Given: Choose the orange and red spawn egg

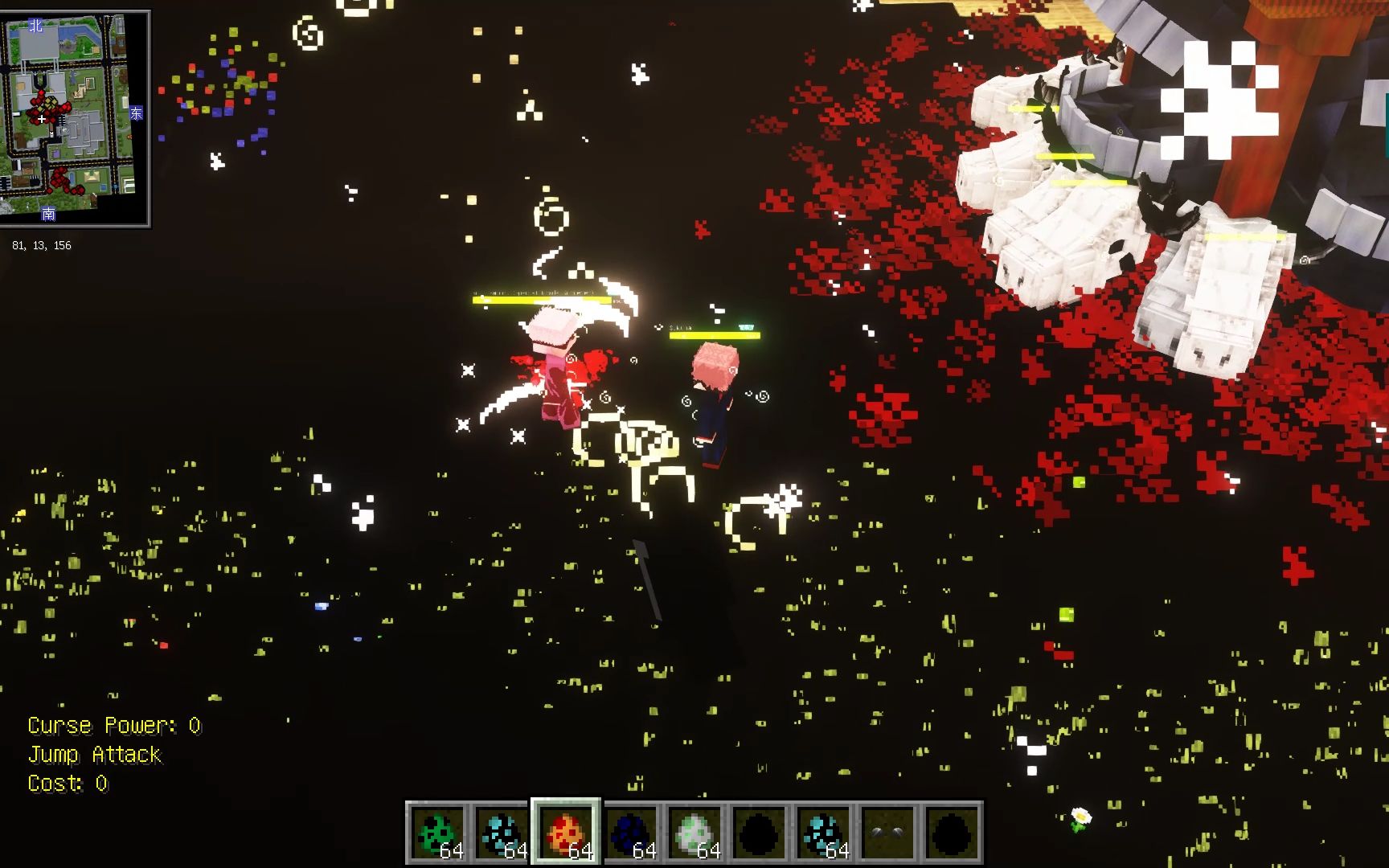Looking at the screenshot, I should (x=565, y=833).
